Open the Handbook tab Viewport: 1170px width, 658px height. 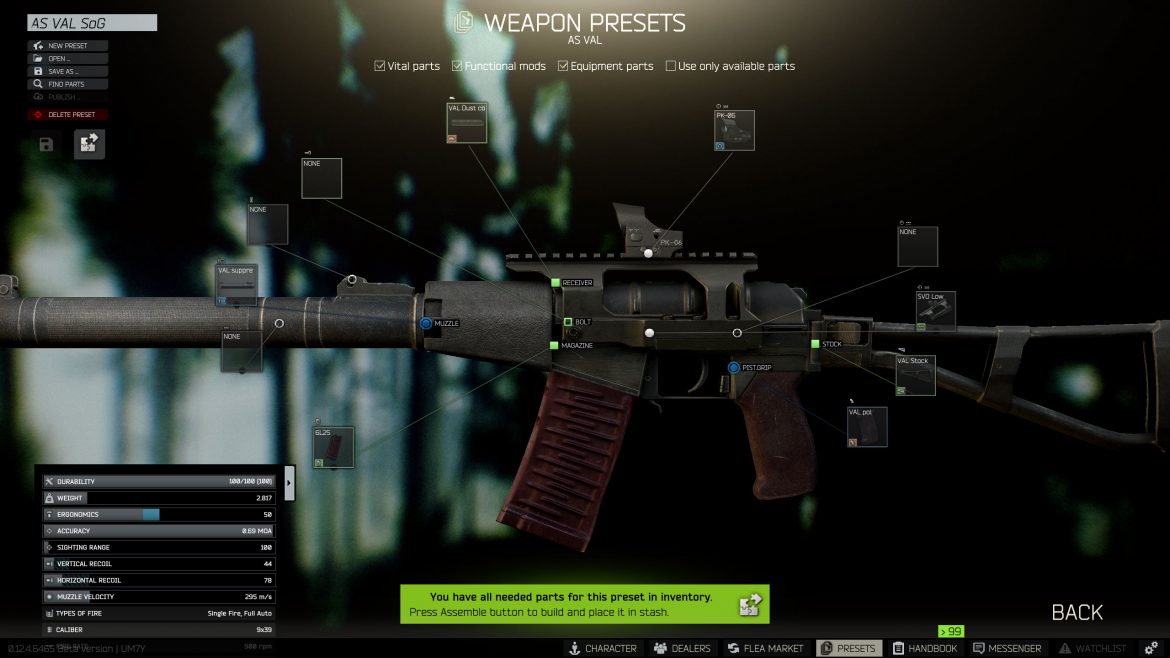pyautogui.click(x=926, y=649)
